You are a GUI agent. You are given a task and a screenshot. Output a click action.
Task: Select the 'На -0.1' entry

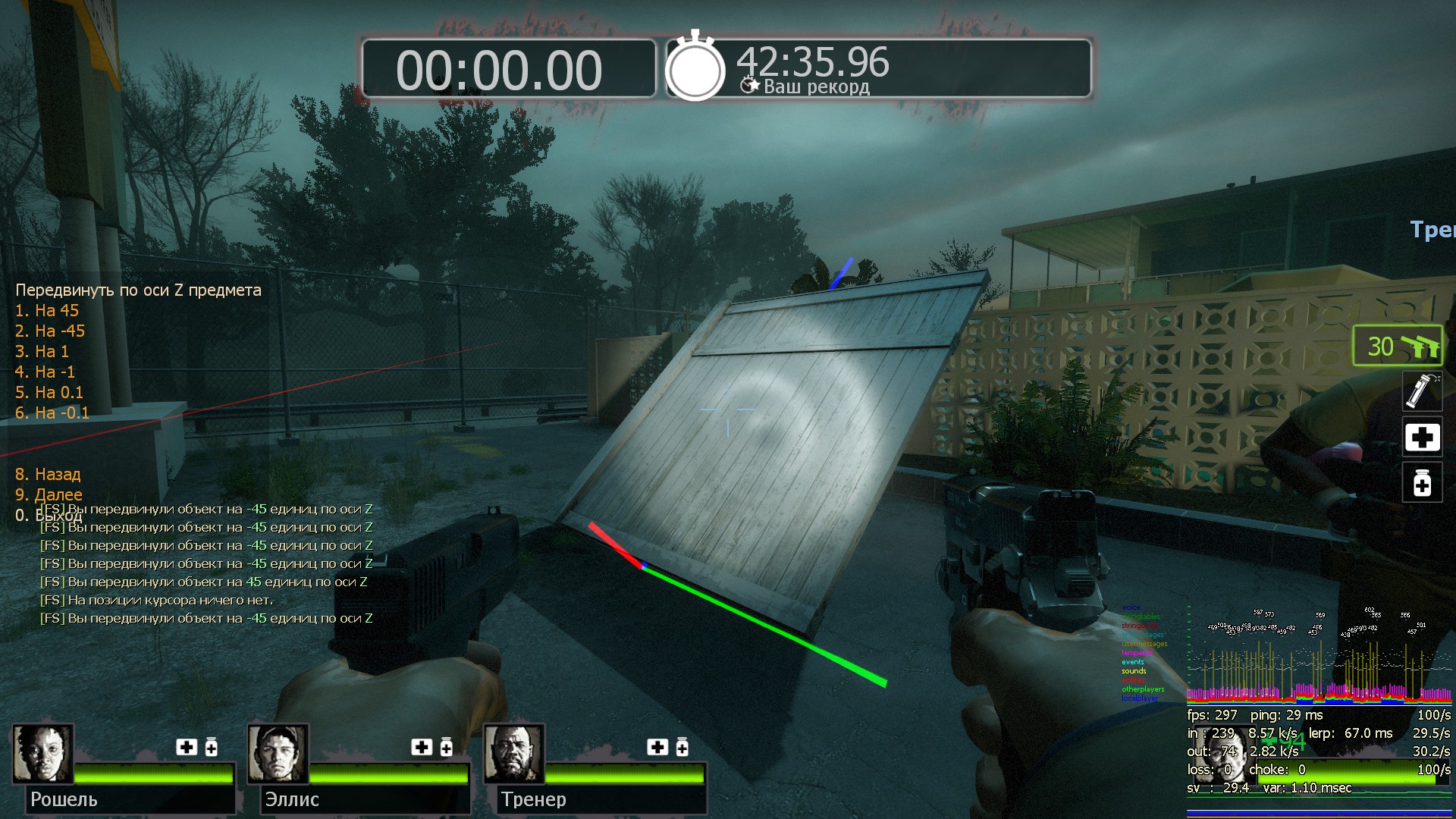pyautogui.click(x=52, y=413)
